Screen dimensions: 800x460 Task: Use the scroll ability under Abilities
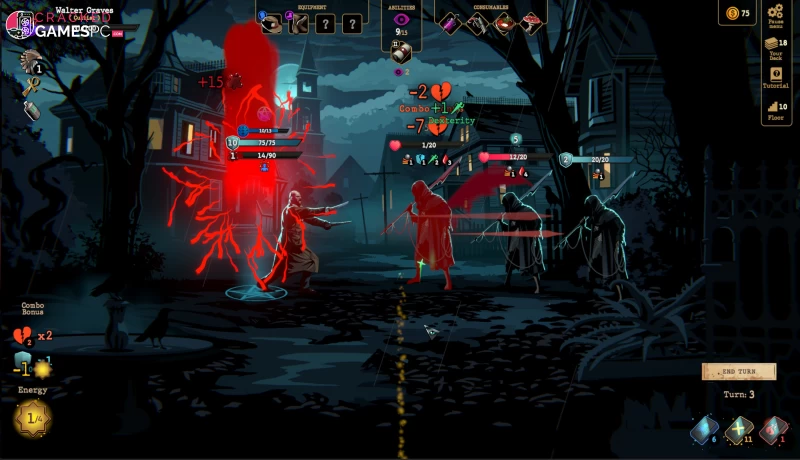[402, 54]
